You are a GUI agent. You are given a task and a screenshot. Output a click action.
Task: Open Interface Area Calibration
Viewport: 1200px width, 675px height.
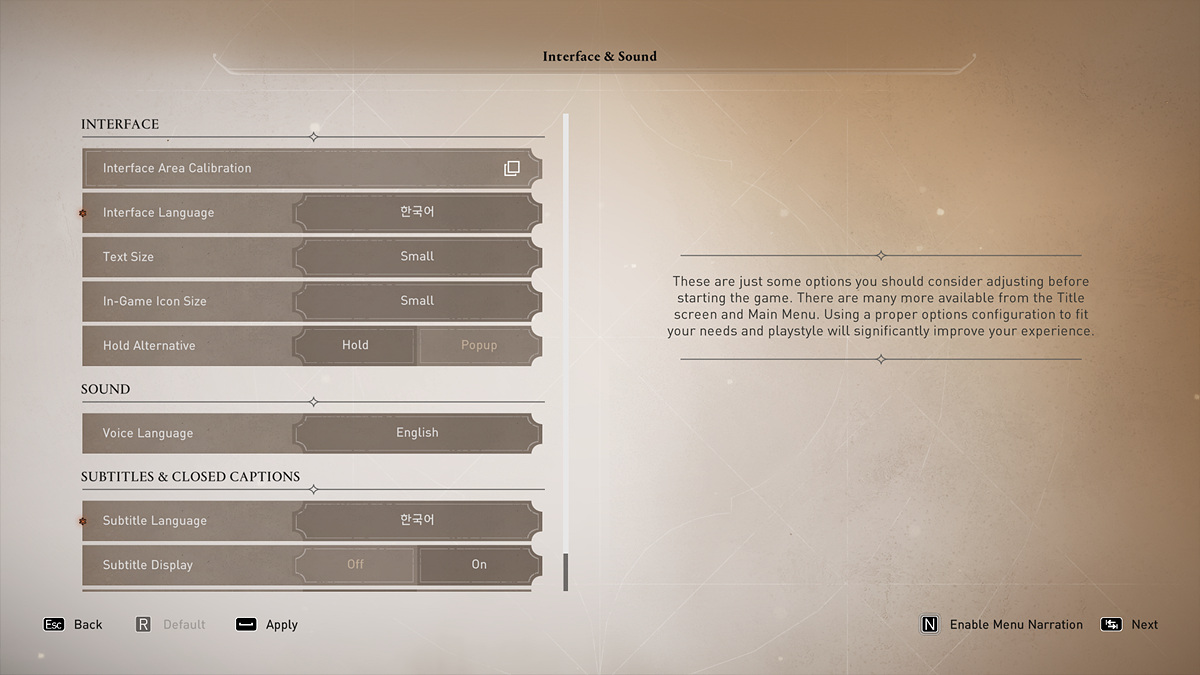click(x=312, y=168)
